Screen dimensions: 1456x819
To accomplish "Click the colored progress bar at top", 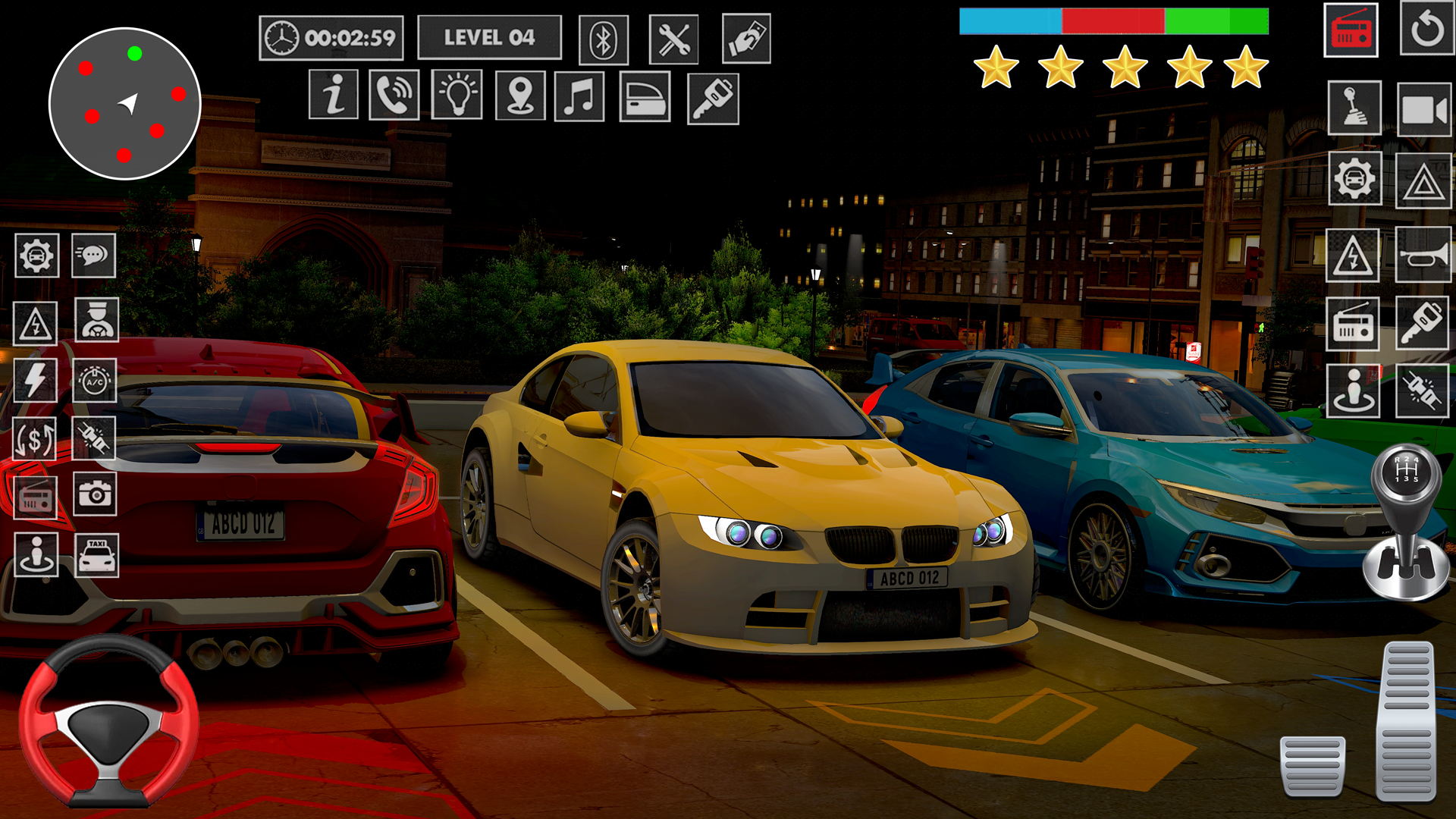I will coord(1115,22).
